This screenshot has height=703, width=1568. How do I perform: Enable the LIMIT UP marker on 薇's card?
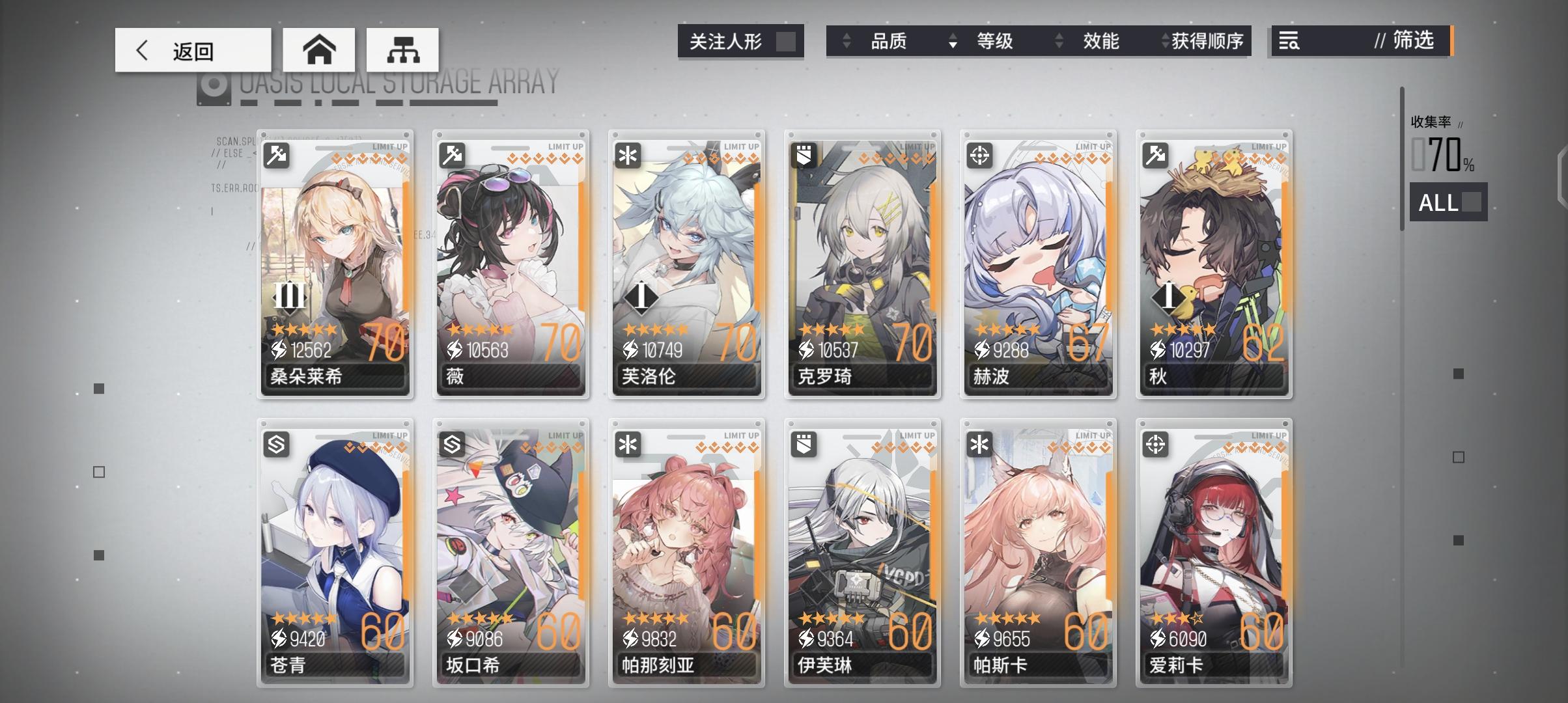[x=567, y=146]
